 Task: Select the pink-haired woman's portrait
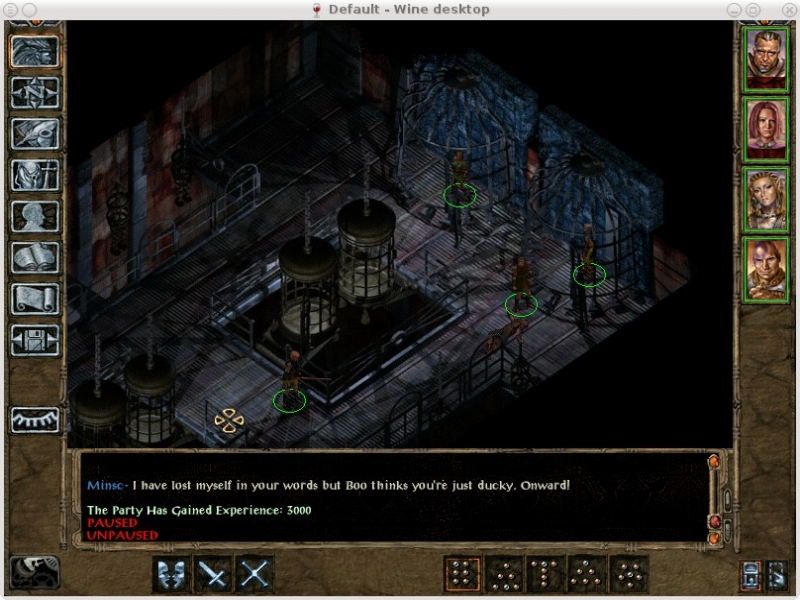(767, 129)
